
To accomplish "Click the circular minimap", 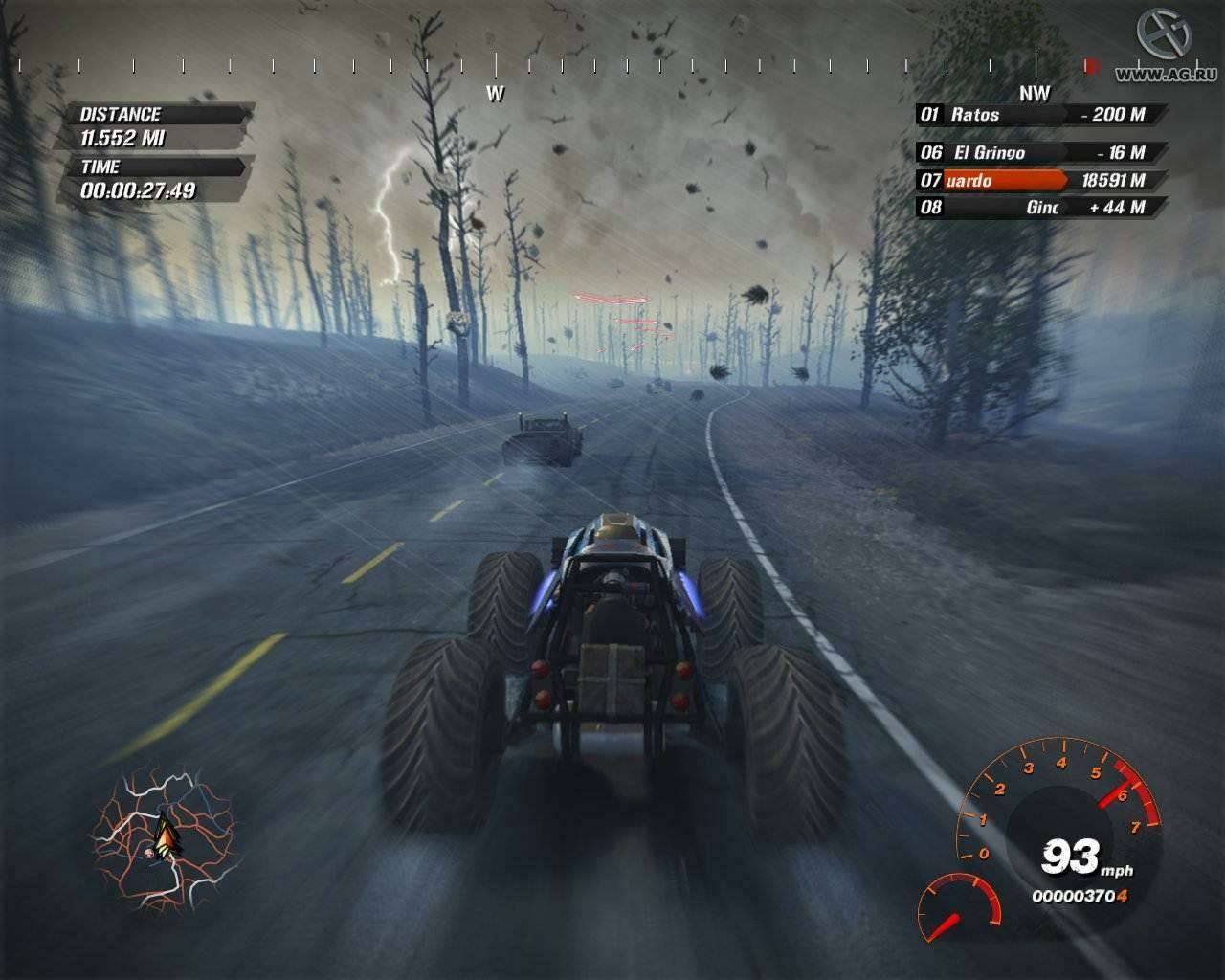I will [x=165, y=839].
